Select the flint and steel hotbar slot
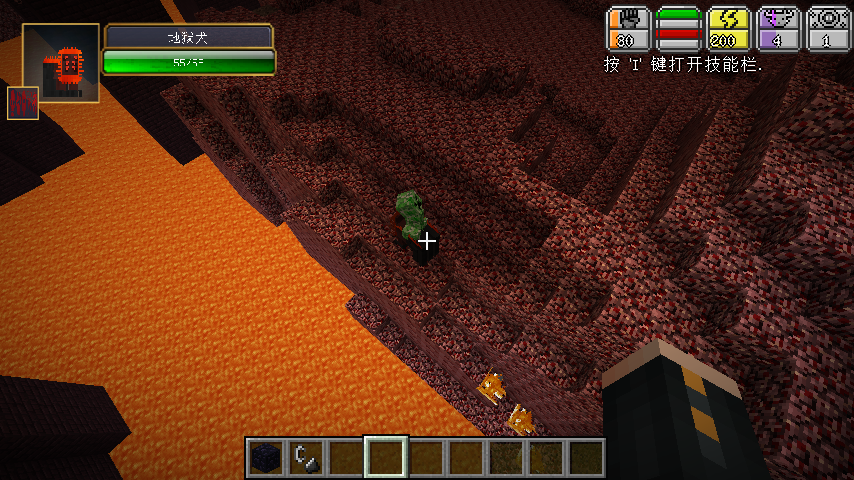The width and height of the screenshot is (854, 480). coord(305,458)
